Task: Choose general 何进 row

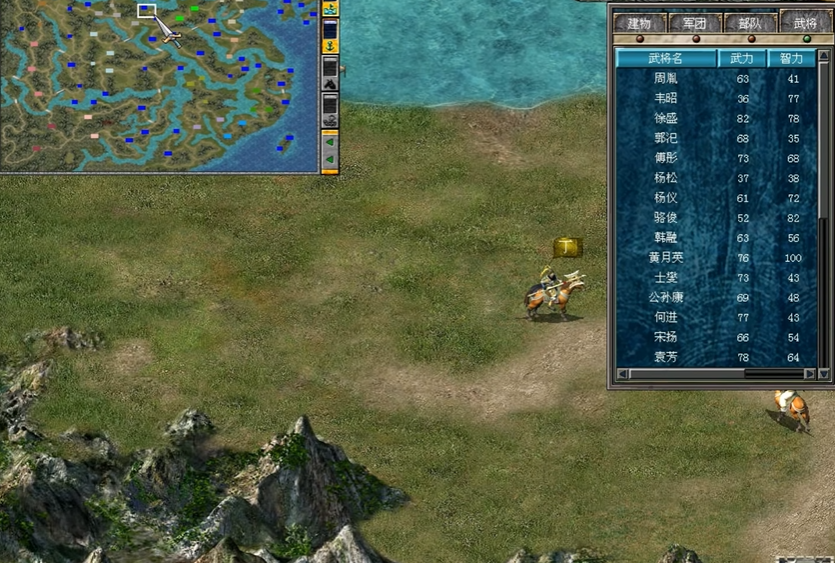Action: (x=665, y=318)
